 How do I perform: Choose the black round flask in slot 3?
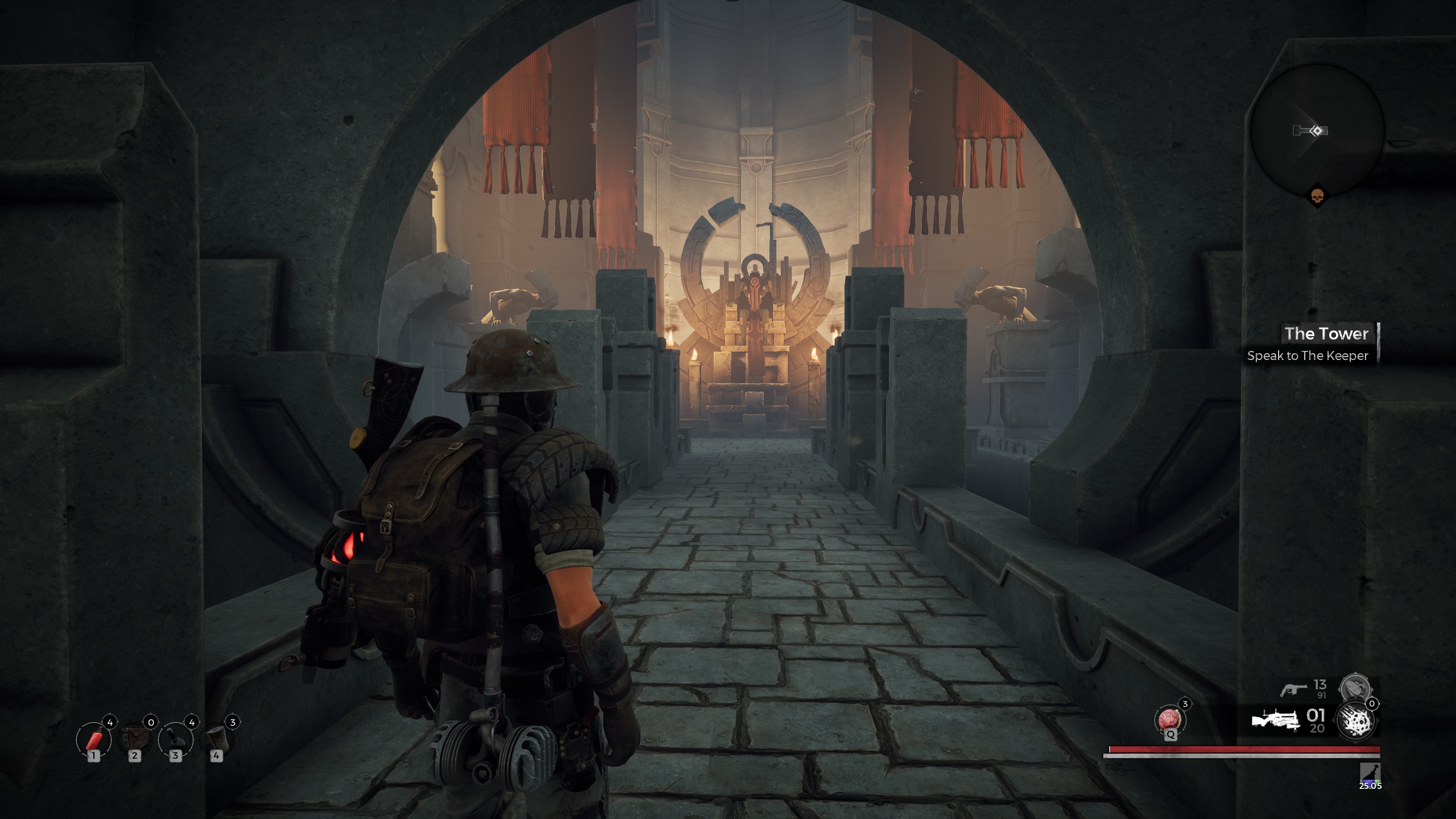(x=176, y=739)
